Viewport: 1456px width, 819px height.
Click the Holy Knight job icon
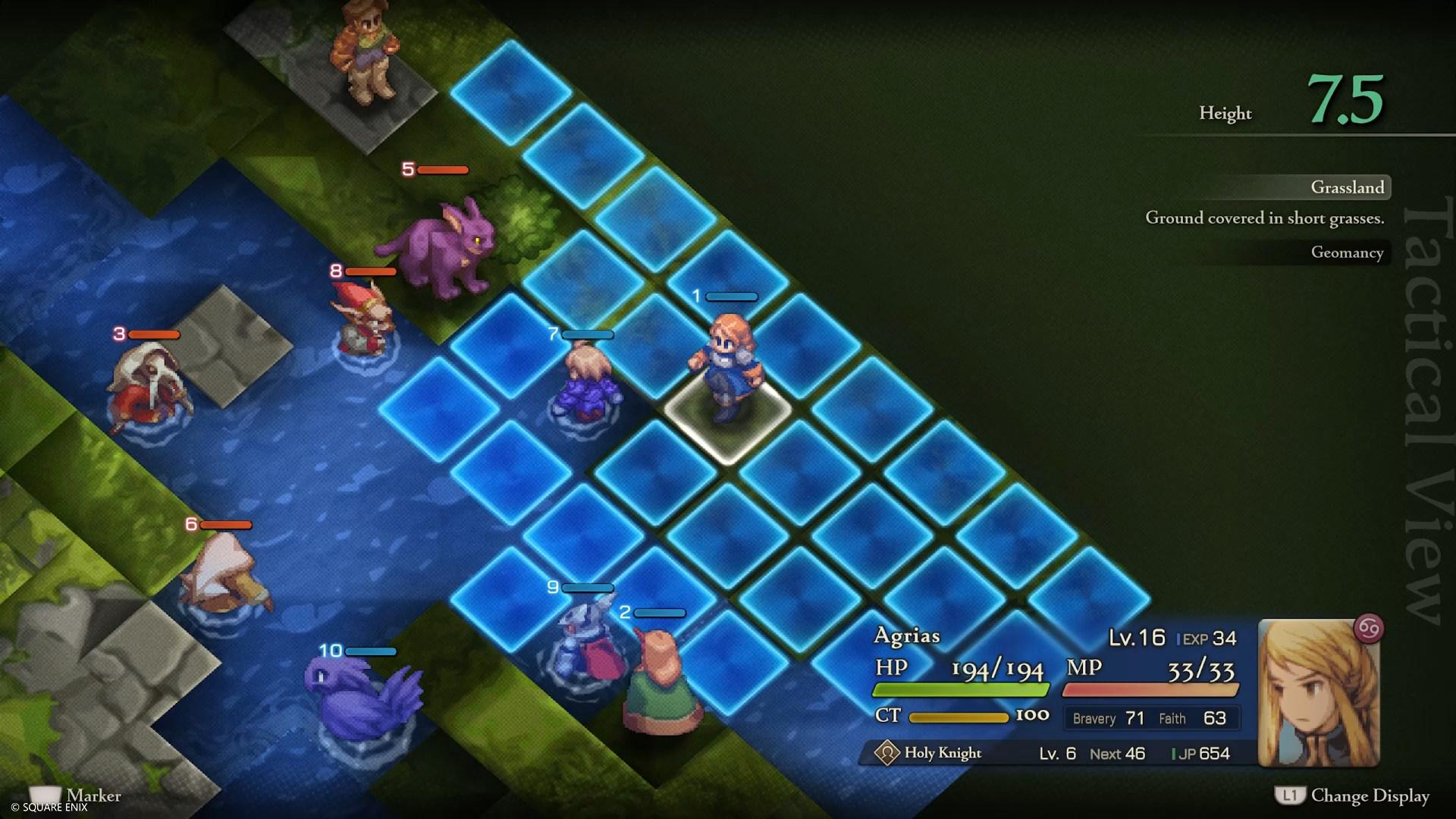pyautogui.click(x=886, y=753)
